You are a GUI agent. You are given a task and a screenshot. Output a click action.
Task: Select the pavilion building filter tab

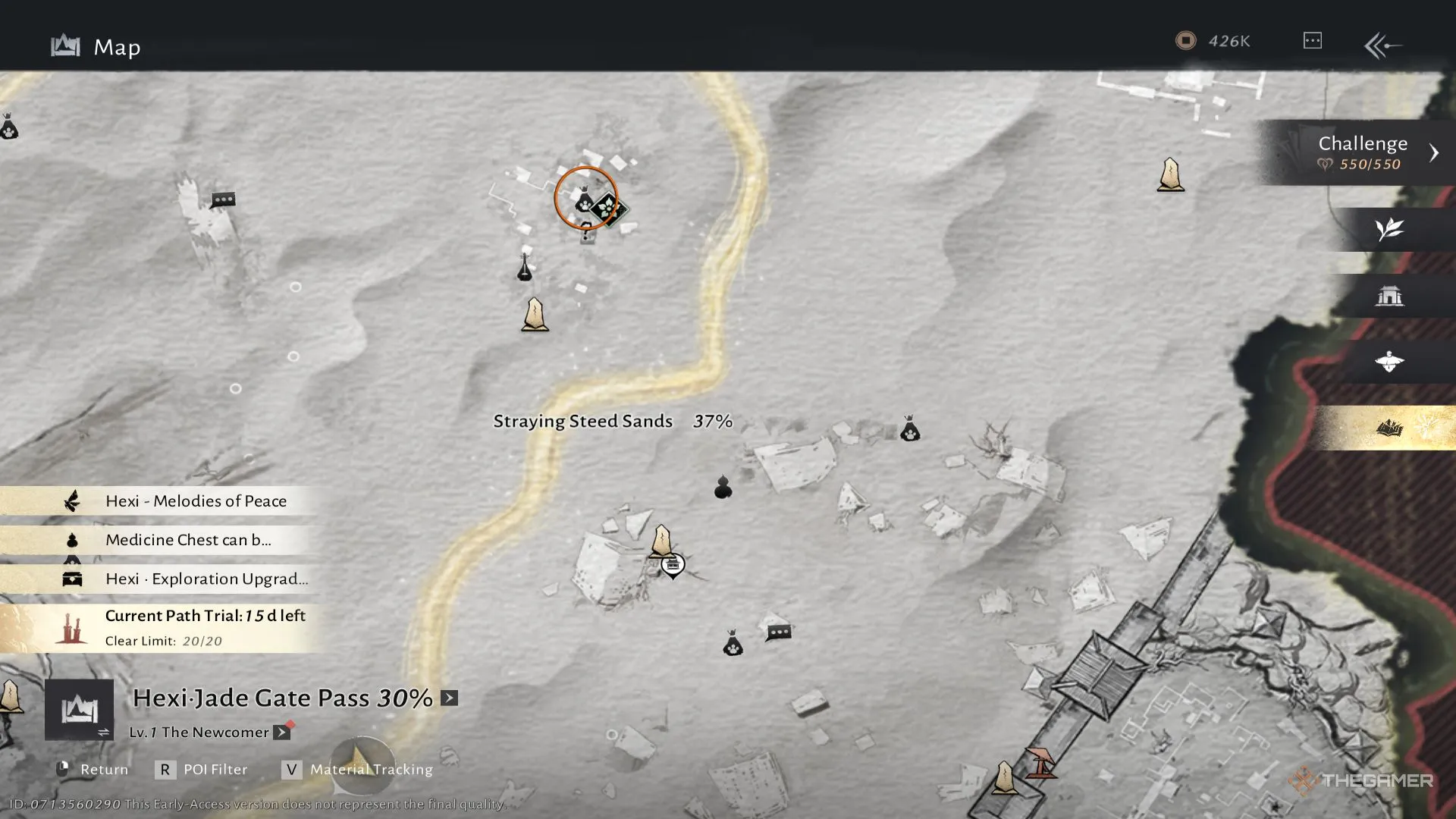1389,296
